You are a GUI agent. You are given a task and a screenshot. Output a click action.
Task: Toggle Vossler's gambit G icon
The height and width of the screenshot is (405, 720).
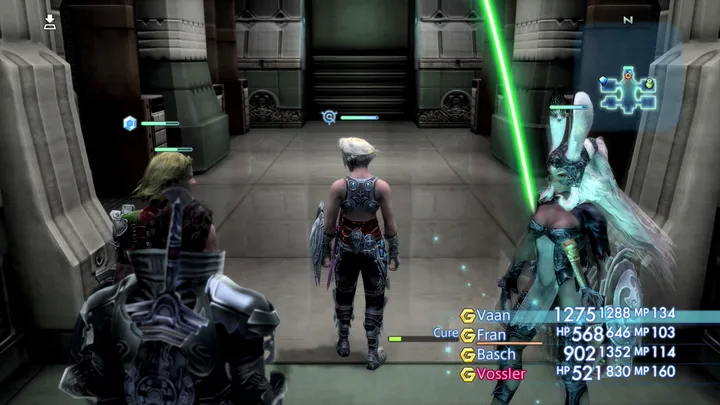[467, 374]
